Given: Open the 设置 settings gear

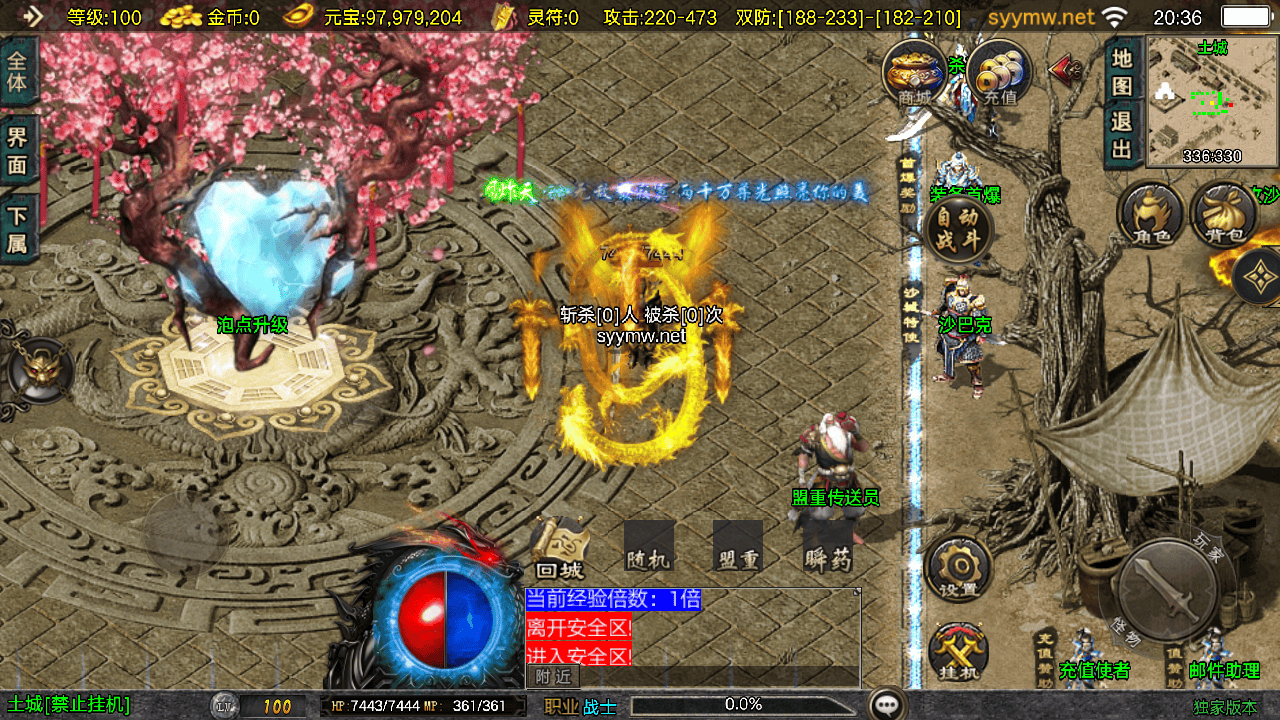Looking at the screenshot, I should click(x=958, y=569).
